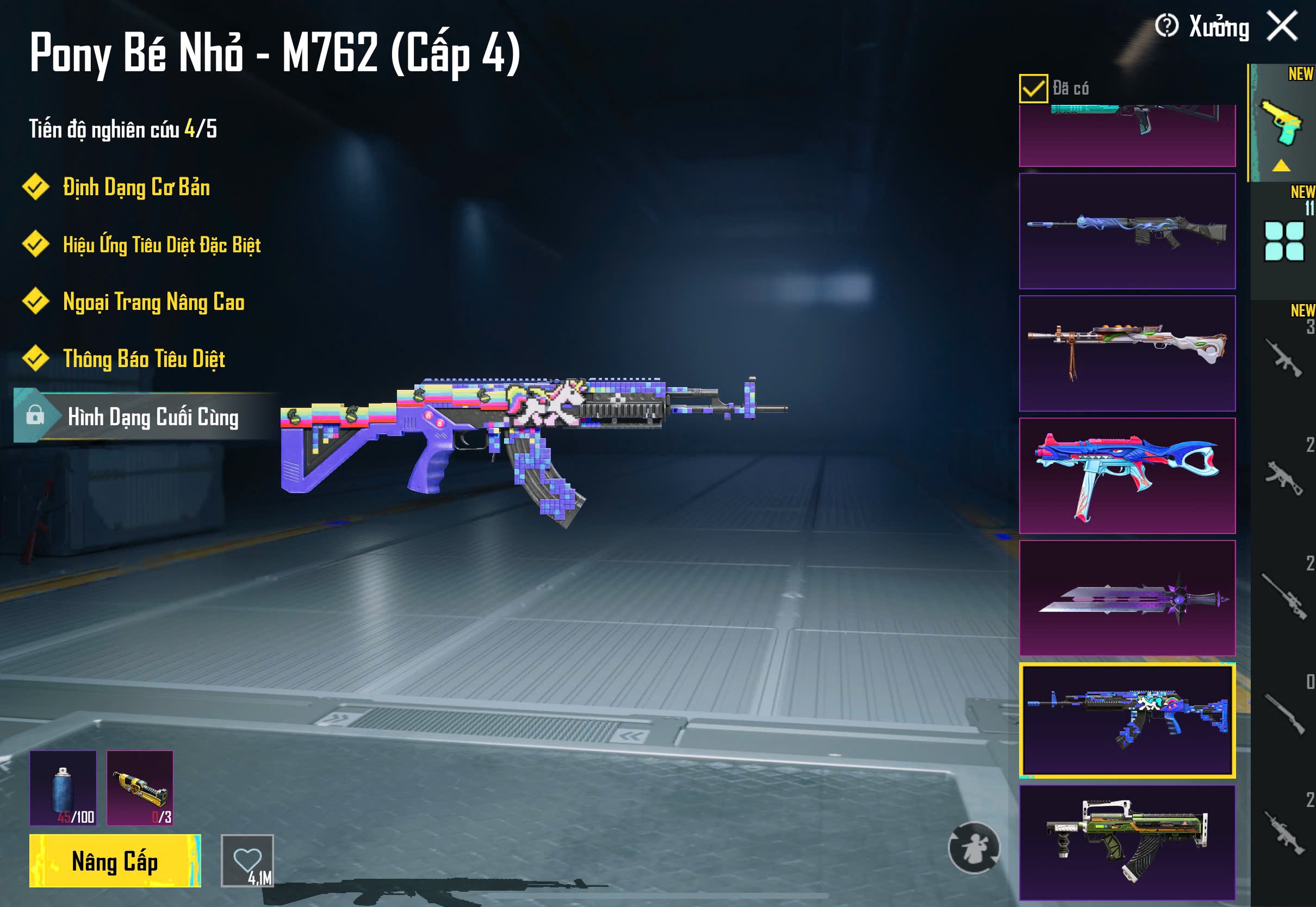The image size is (1316, 907).
Task: Pick the white machine gun skin thumbnail
Action: 1127,353
